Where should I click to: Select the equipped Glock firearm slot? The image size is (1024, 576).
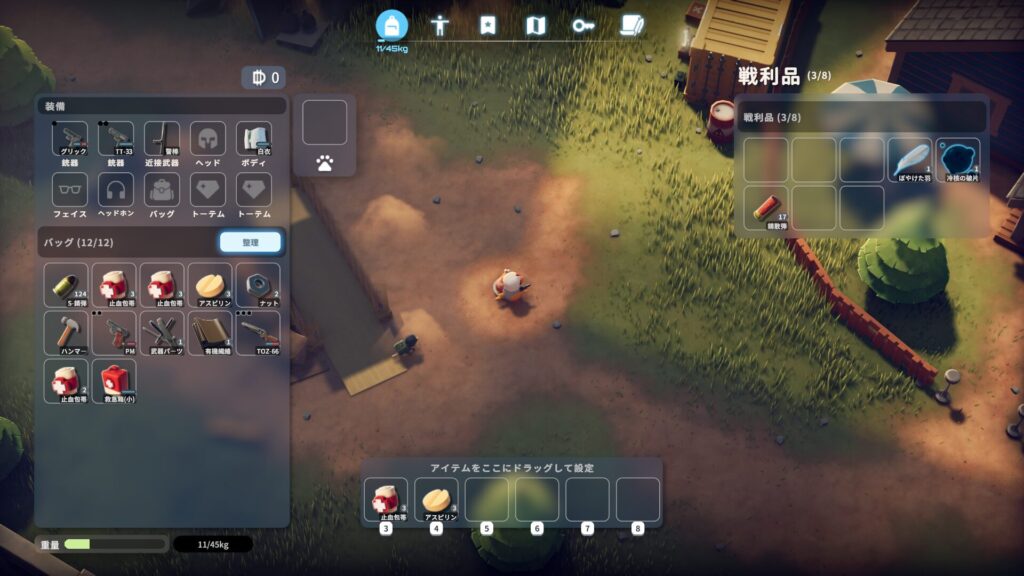point(70,142)
